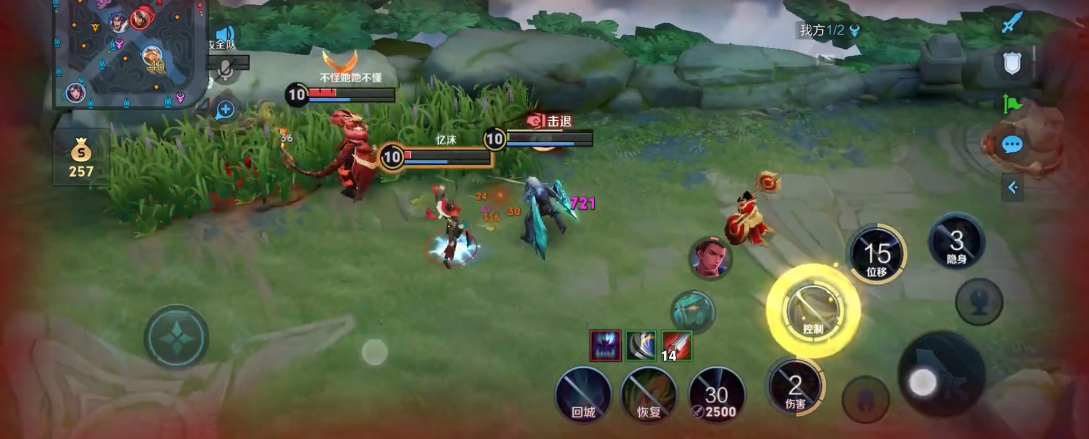Viewport: 1089px width, 439px height.
Task: Toggle the microphone icon
Action: tap(226, 67)
